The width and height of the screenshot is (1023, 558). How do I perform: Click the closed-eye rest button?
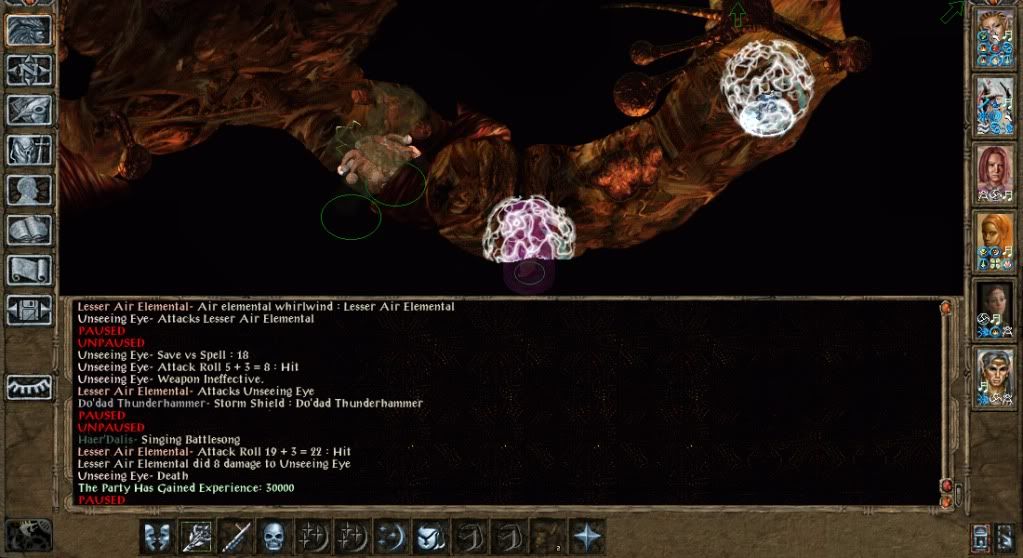click(x=29, y=387)
